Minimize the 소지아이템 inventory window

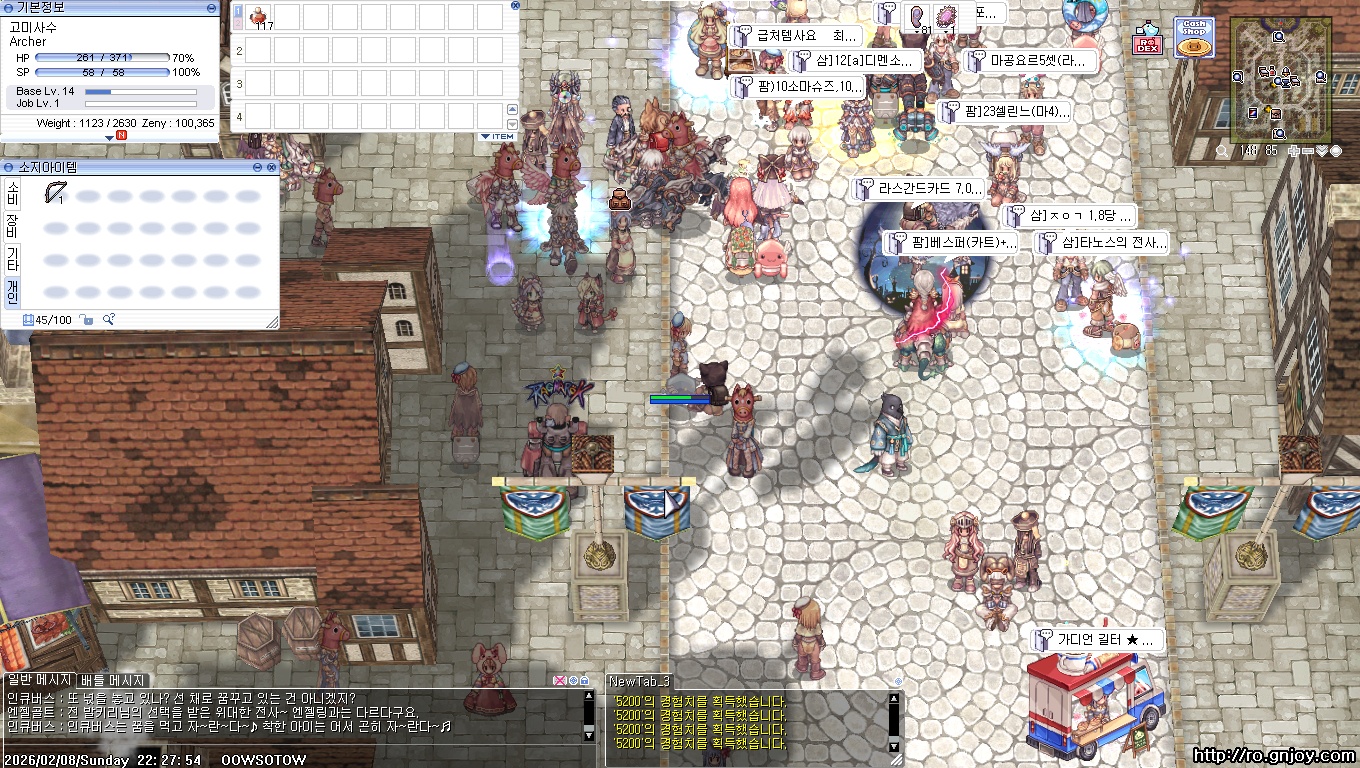point(259,167)
